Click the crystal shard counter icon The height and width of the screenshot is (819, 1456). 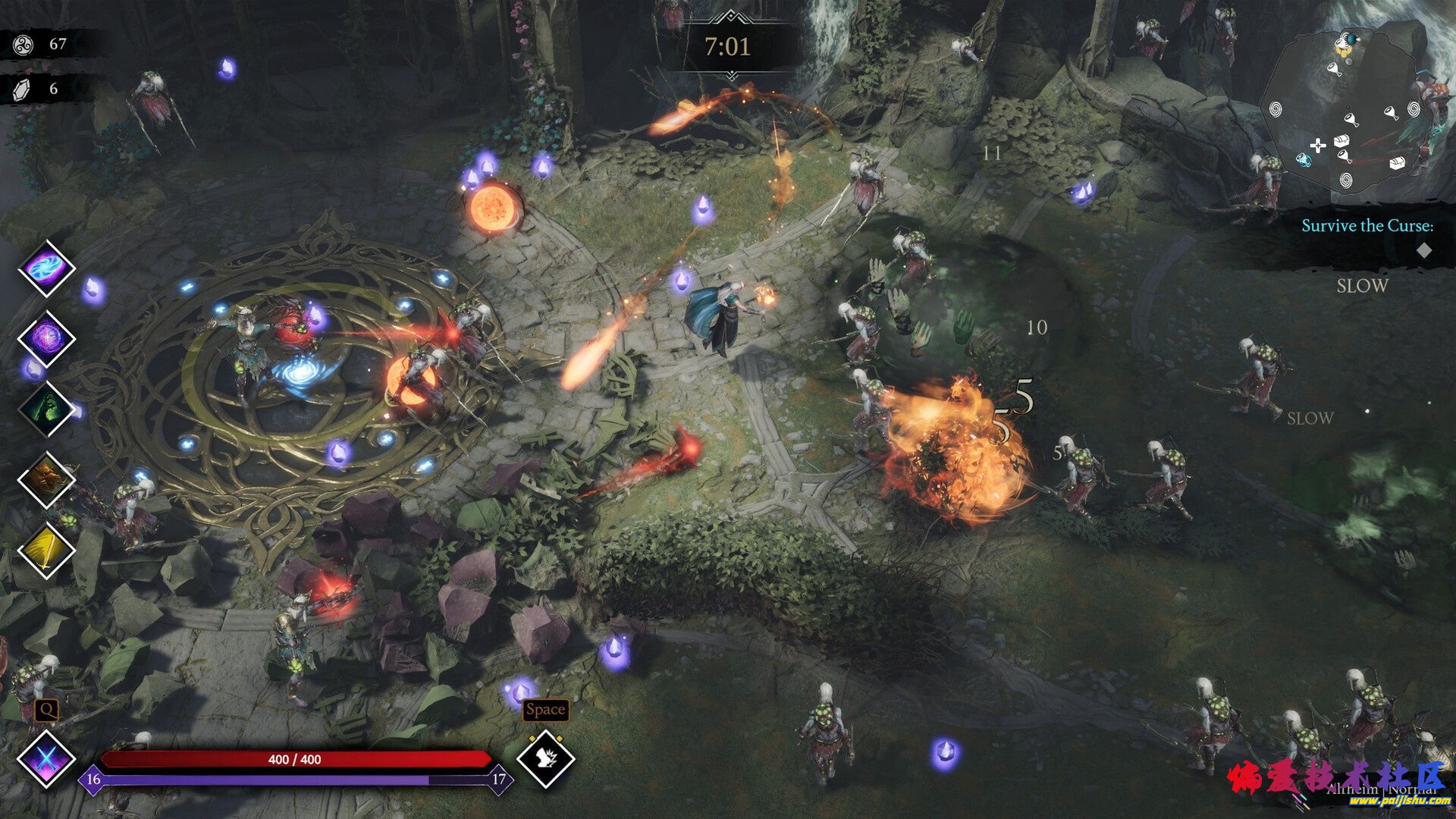click(23, 89)
